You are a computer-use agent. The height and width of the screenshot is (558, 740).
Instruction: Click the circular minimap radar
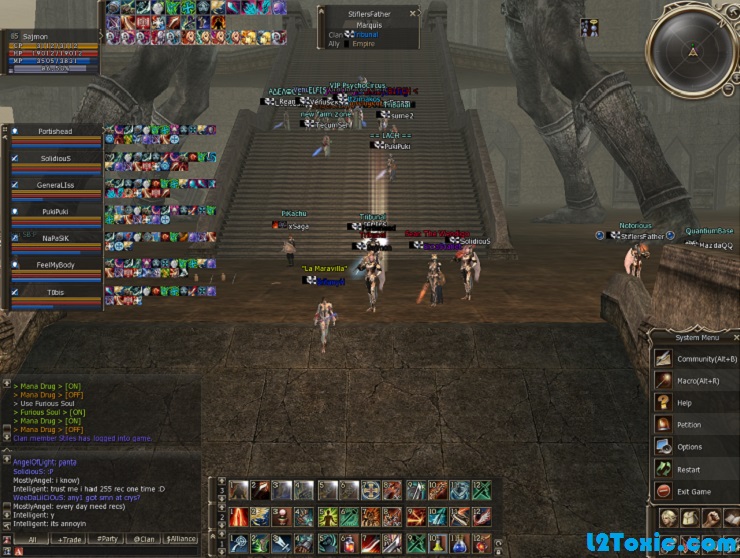tap(693, 50)
